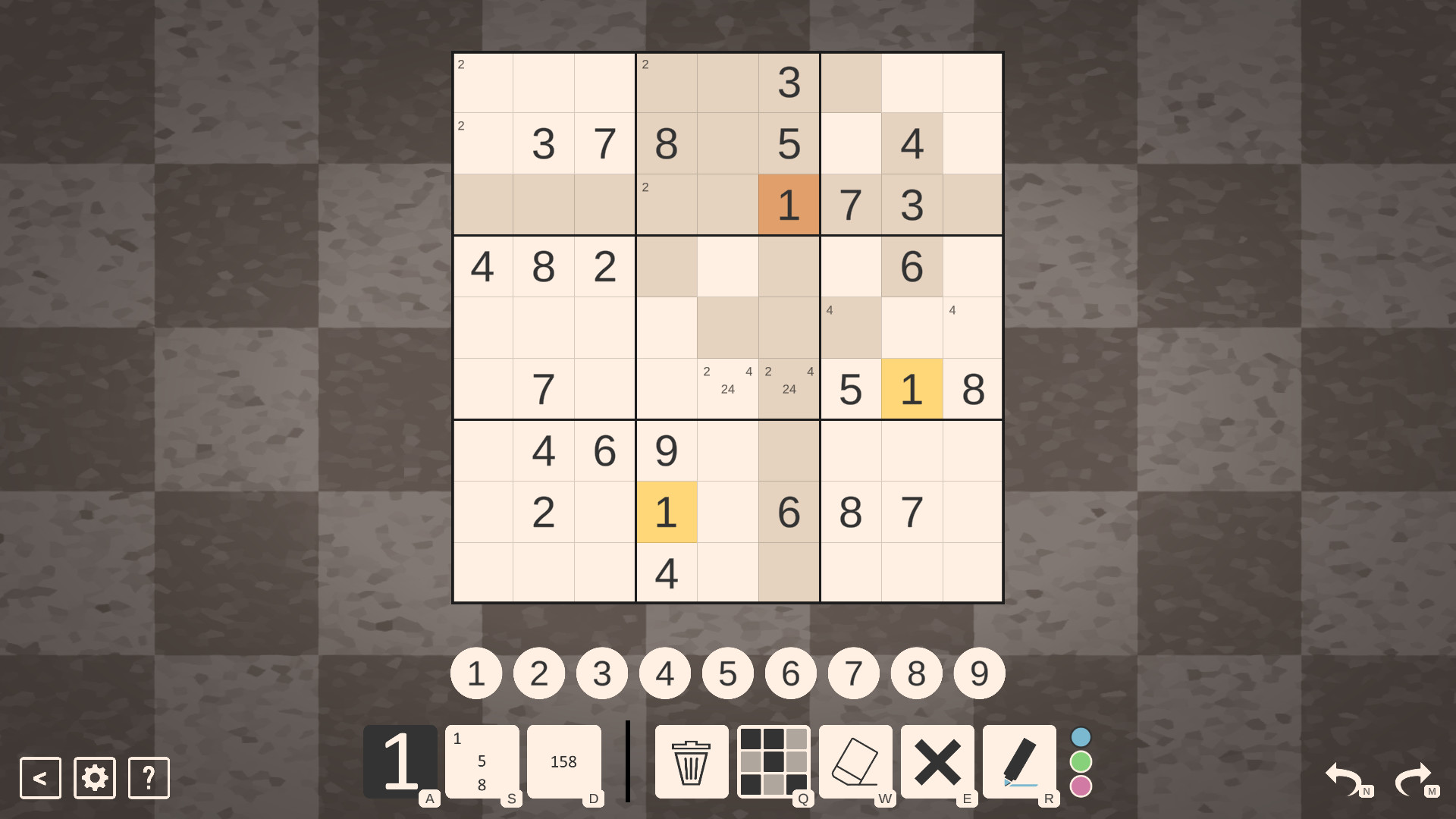Toggle corner pencil-mark mode
Viewport: 1456px width, 819px height.
point(482,761)
